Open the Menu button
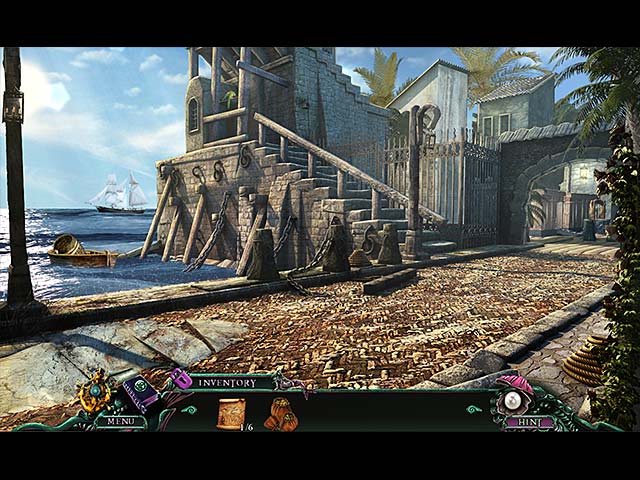Viewport: 640px width, 480px height. (120, 422)
